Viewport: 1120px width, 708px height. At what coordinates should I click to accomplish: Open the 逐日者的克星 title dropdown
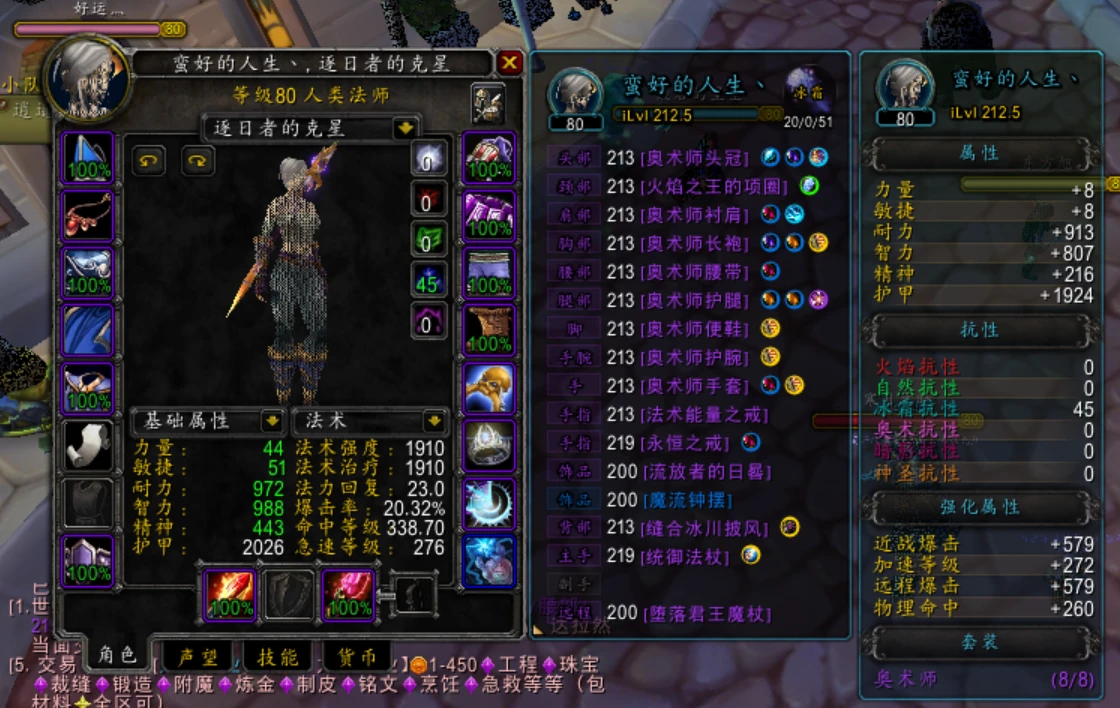[404, 128]
